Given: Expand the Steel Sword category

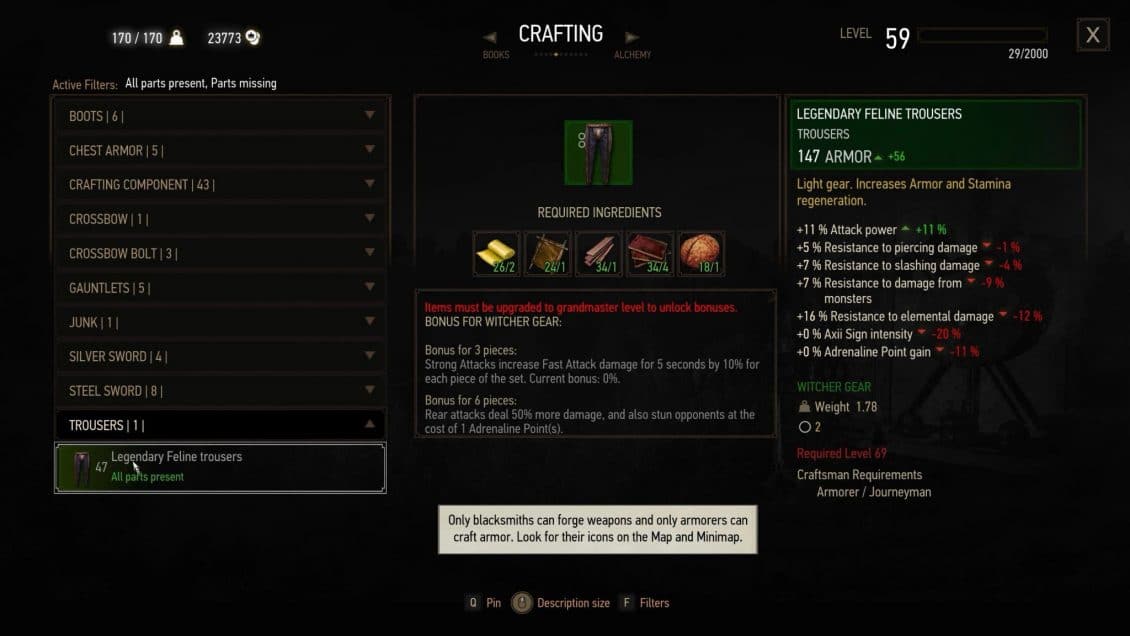Looking at the screenshot, I should [x=220, y=391].
